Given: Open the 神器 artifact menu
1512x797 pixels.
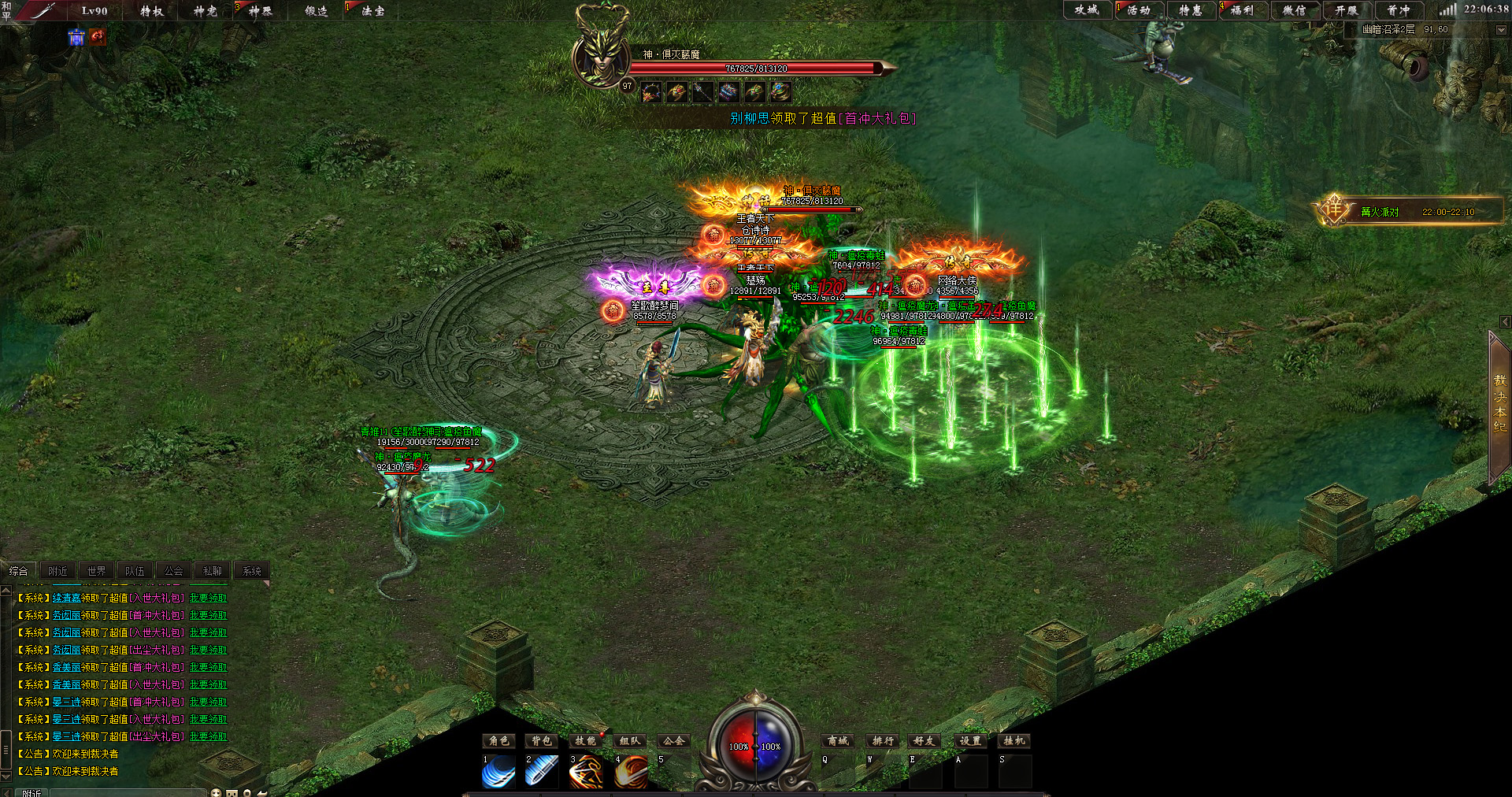Looking at the screenshot, I should tap(260, 11).
